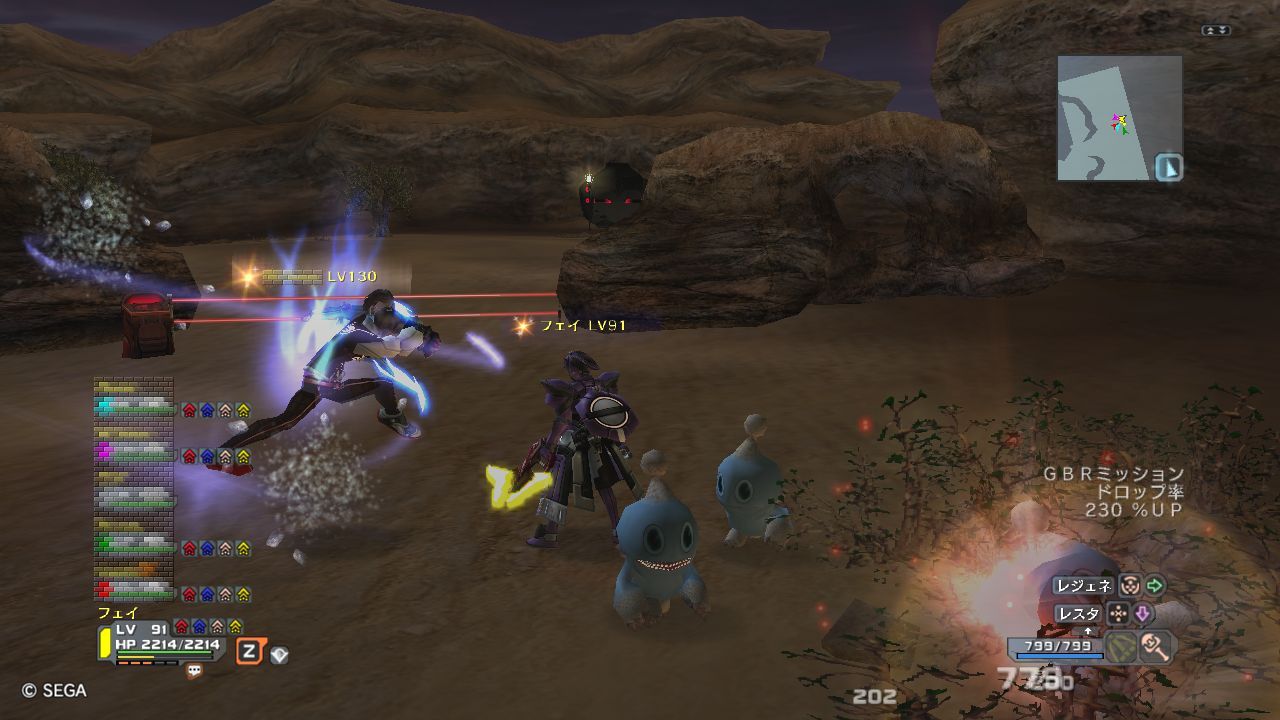Select party member with green bar
Image resolution: width=1280 pixels, height=720 pixels.
[134, 543]
